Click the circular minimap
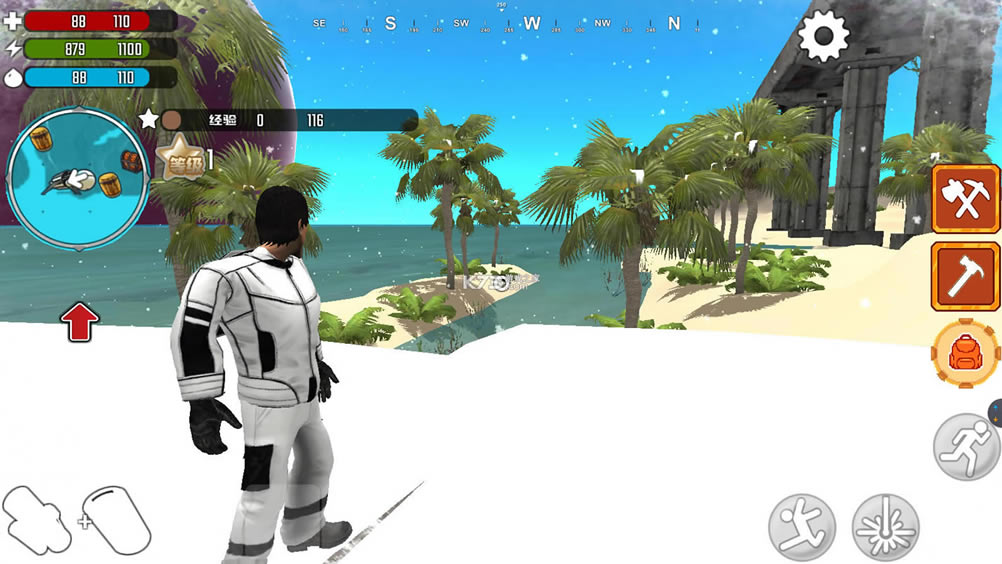Image resolution: width=1002 pixels, height=564 pixels. [77, 177]
